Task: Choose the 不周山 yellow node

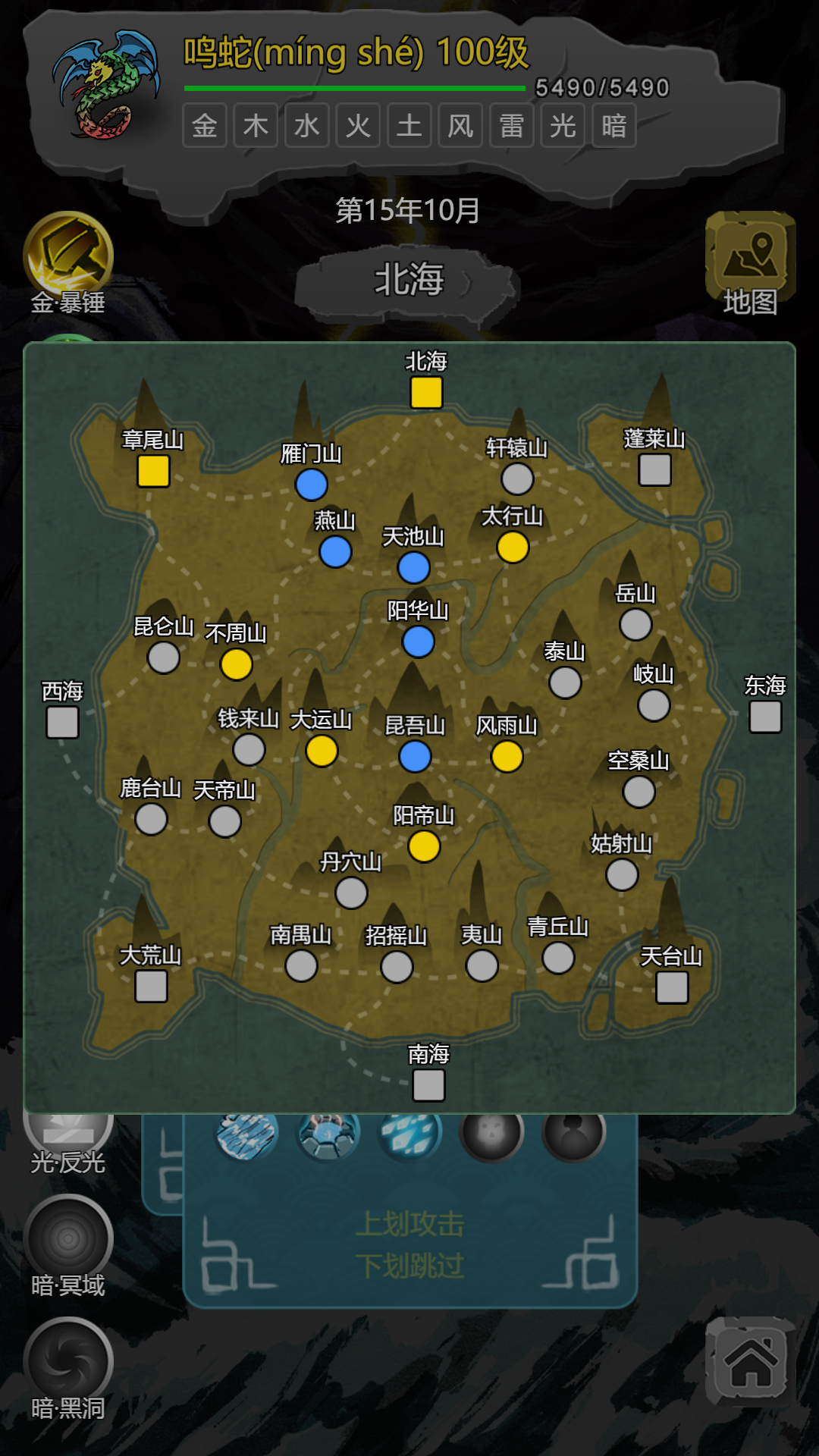Action: point(237,664)
